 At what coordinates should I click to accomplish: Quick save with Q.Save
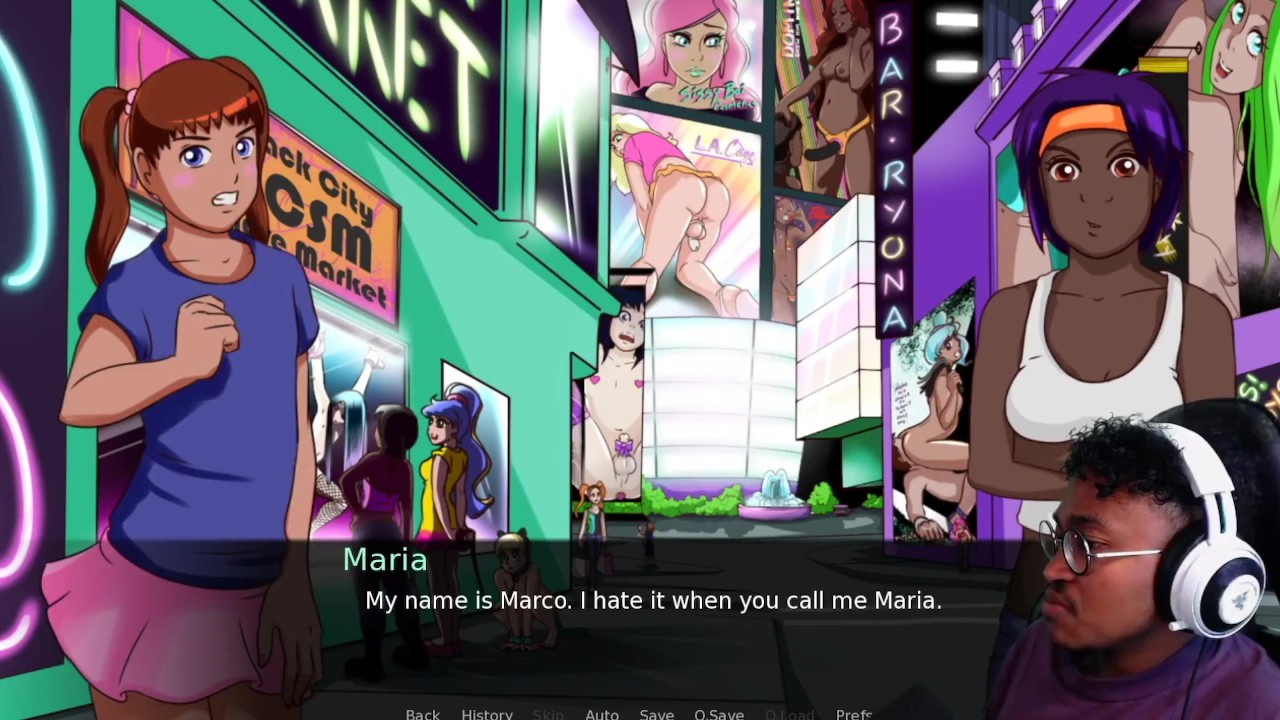click(719, 714)
